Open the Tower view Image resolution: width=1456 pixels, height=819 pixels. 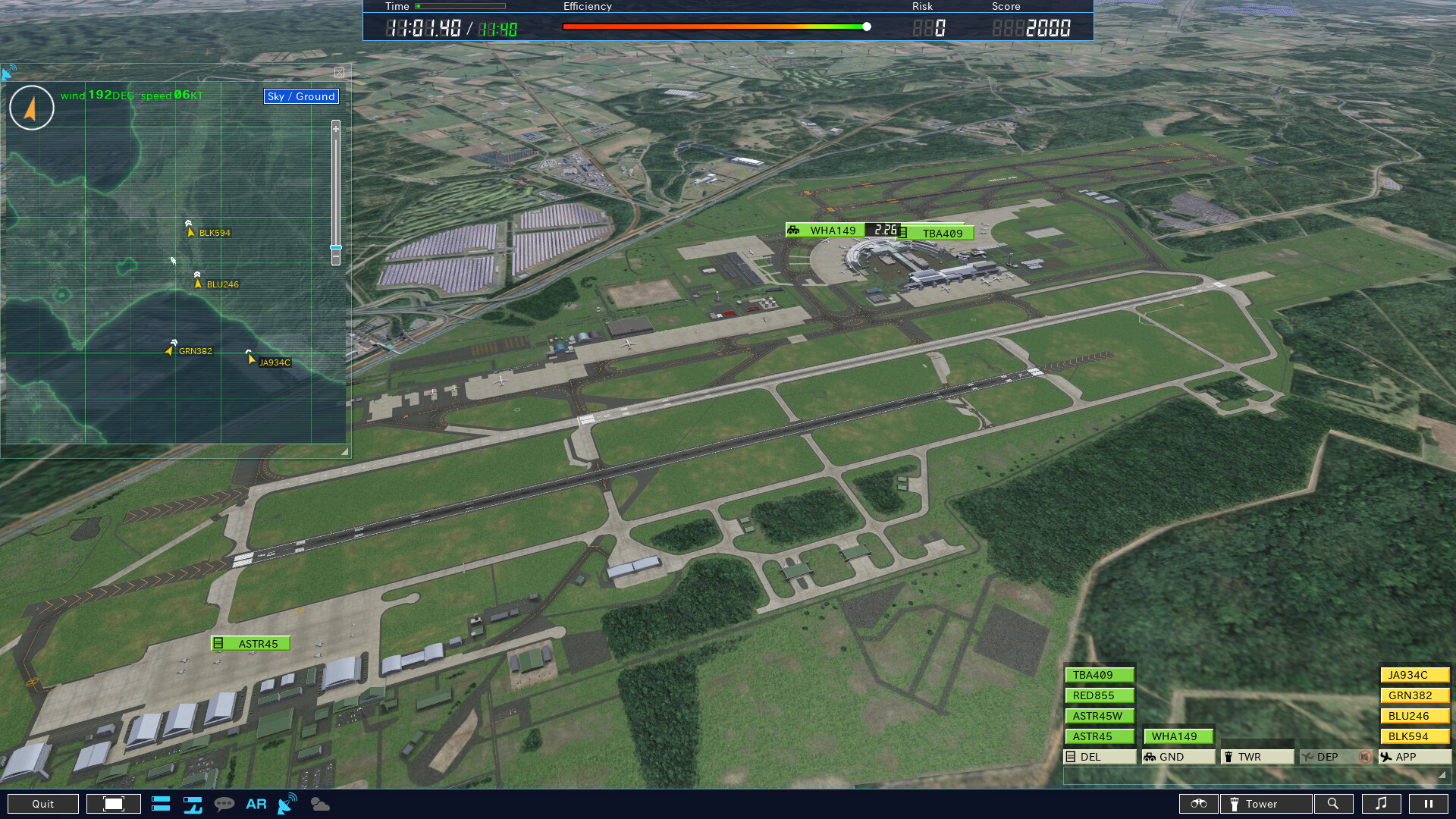click(x=1265, y=804)
